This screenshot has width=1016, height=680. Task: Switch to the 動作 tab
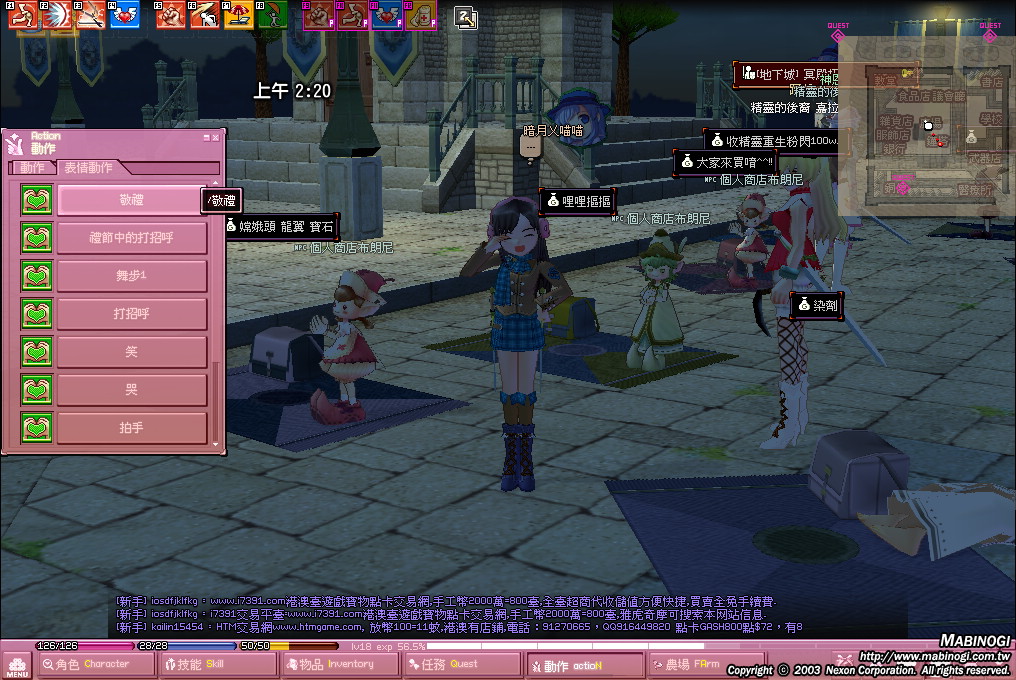click(x=32, y=168)
